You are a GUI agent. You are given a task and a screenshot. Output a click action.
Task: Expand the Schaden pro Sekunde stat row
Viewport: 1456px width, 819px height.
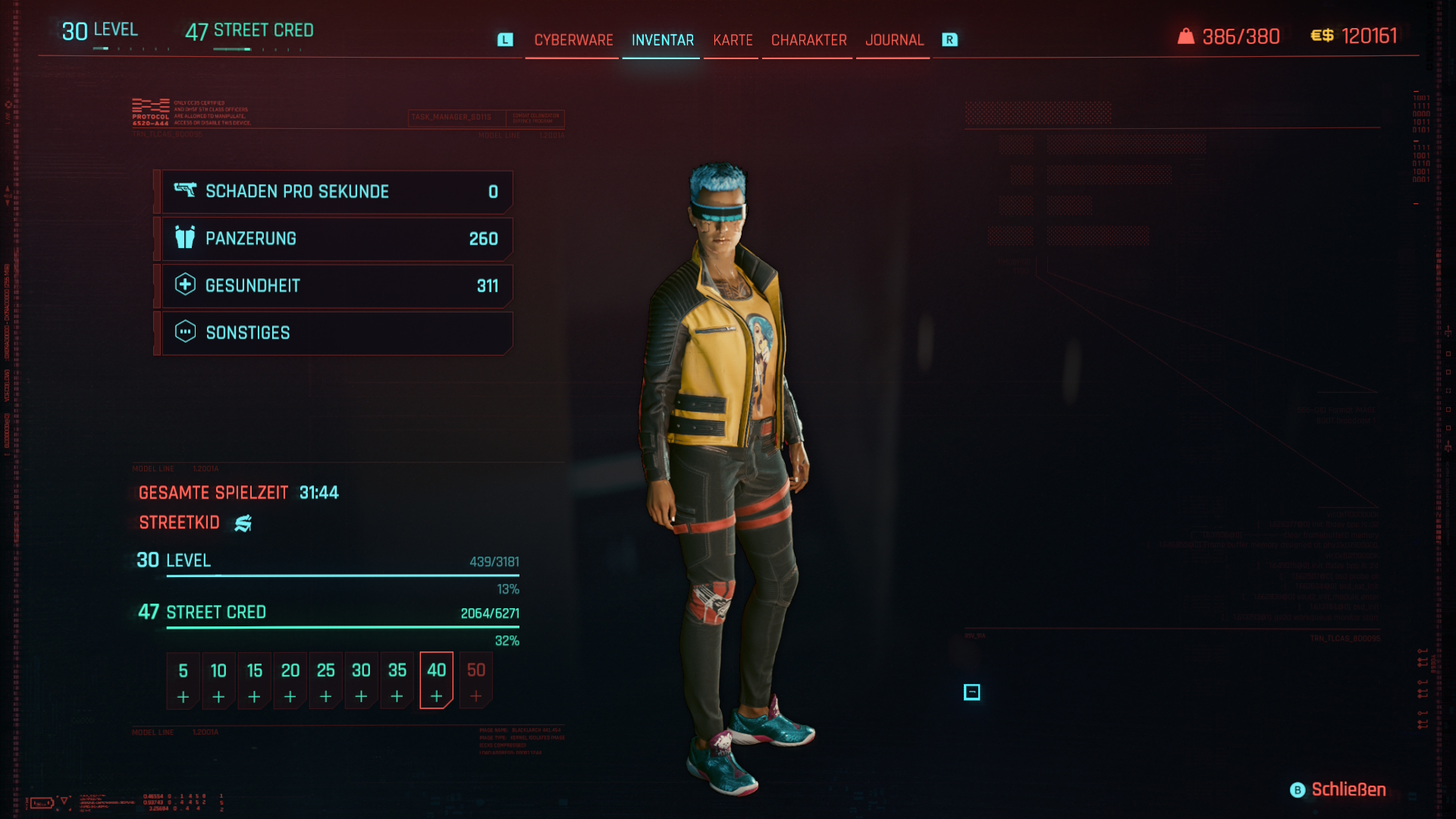coord(337,192)
